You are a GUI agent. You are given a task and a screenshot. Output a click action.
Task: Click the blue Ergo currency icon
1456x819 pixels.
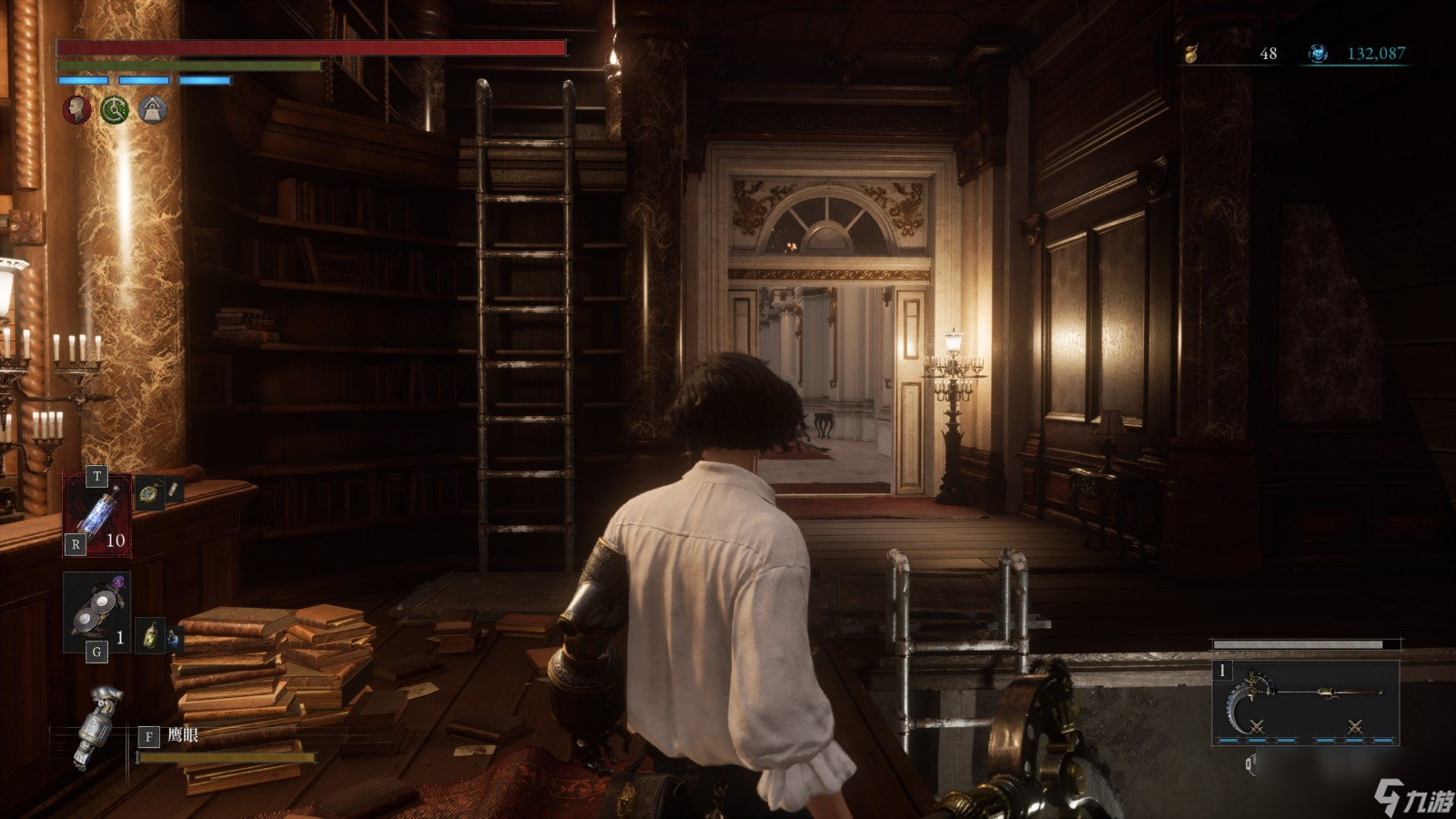click(x=1318, y=54)
